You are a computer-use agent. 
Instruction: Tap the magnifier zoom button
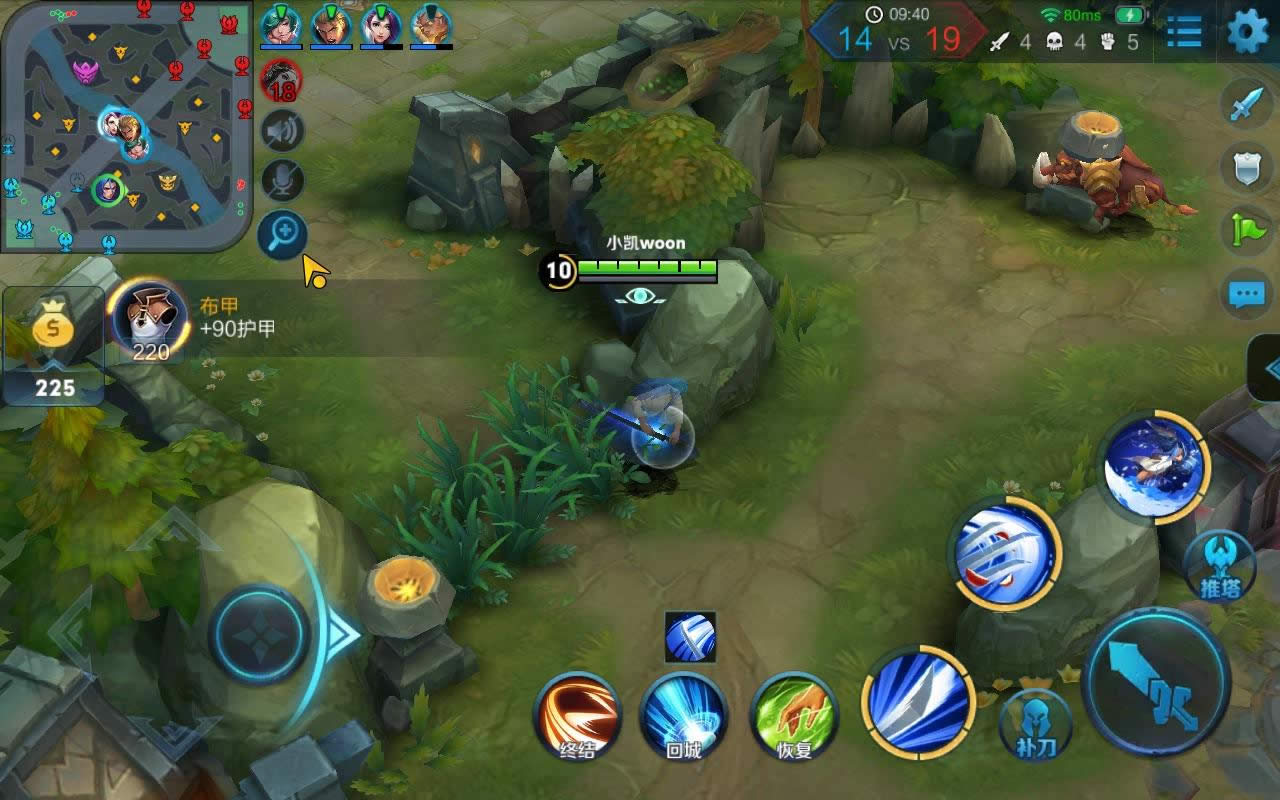pyautogui.click(x=282, y=235)
